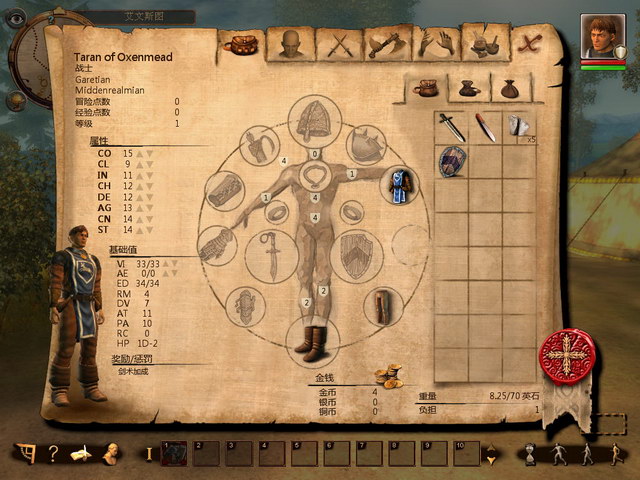The height and width of the screenshot is (480, 640).
Task: Close the character sheet with the X
Action: click(530, 43)
